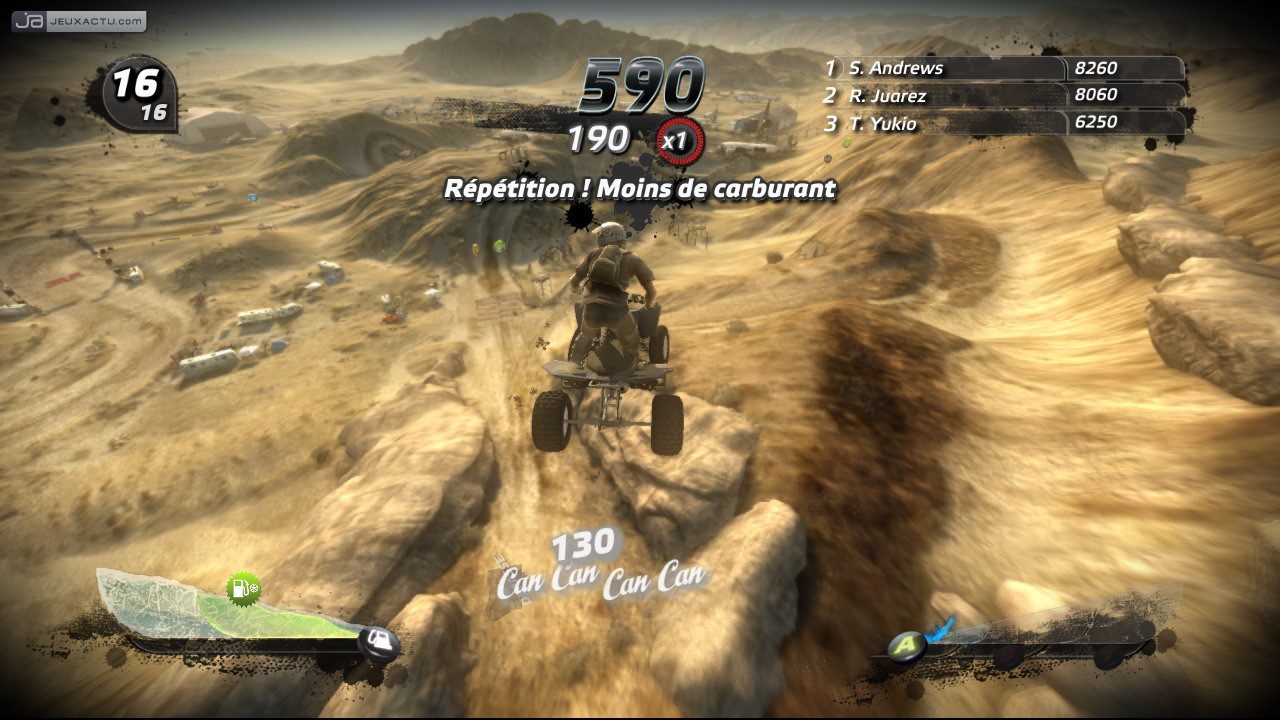
Task: Open the JeuxActu.com watermark logo
Action: (x=79, y=21)
